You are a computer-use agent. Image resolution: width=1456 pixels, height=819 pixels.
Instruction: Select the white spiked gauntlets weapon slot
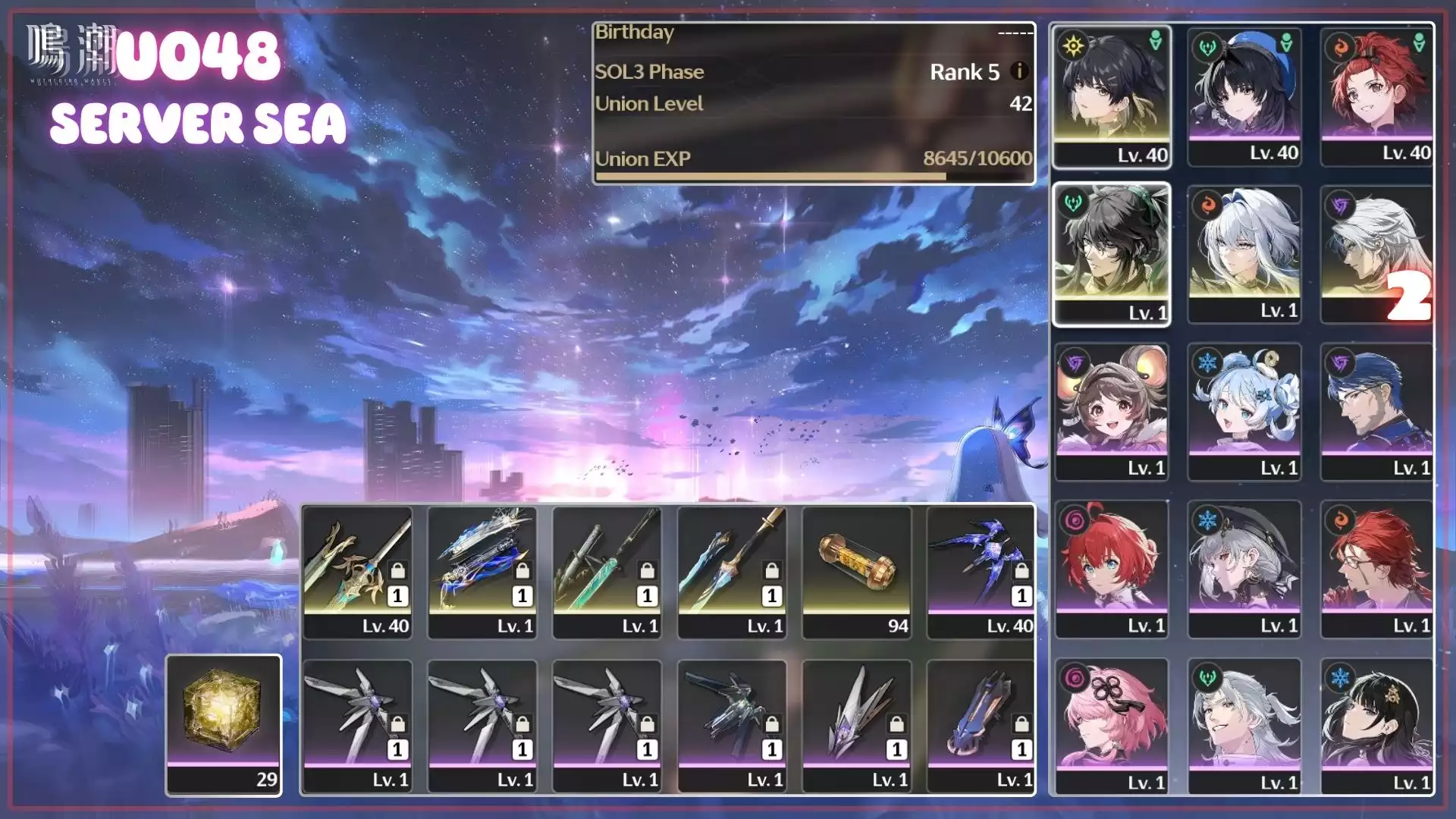click(856, 726)
